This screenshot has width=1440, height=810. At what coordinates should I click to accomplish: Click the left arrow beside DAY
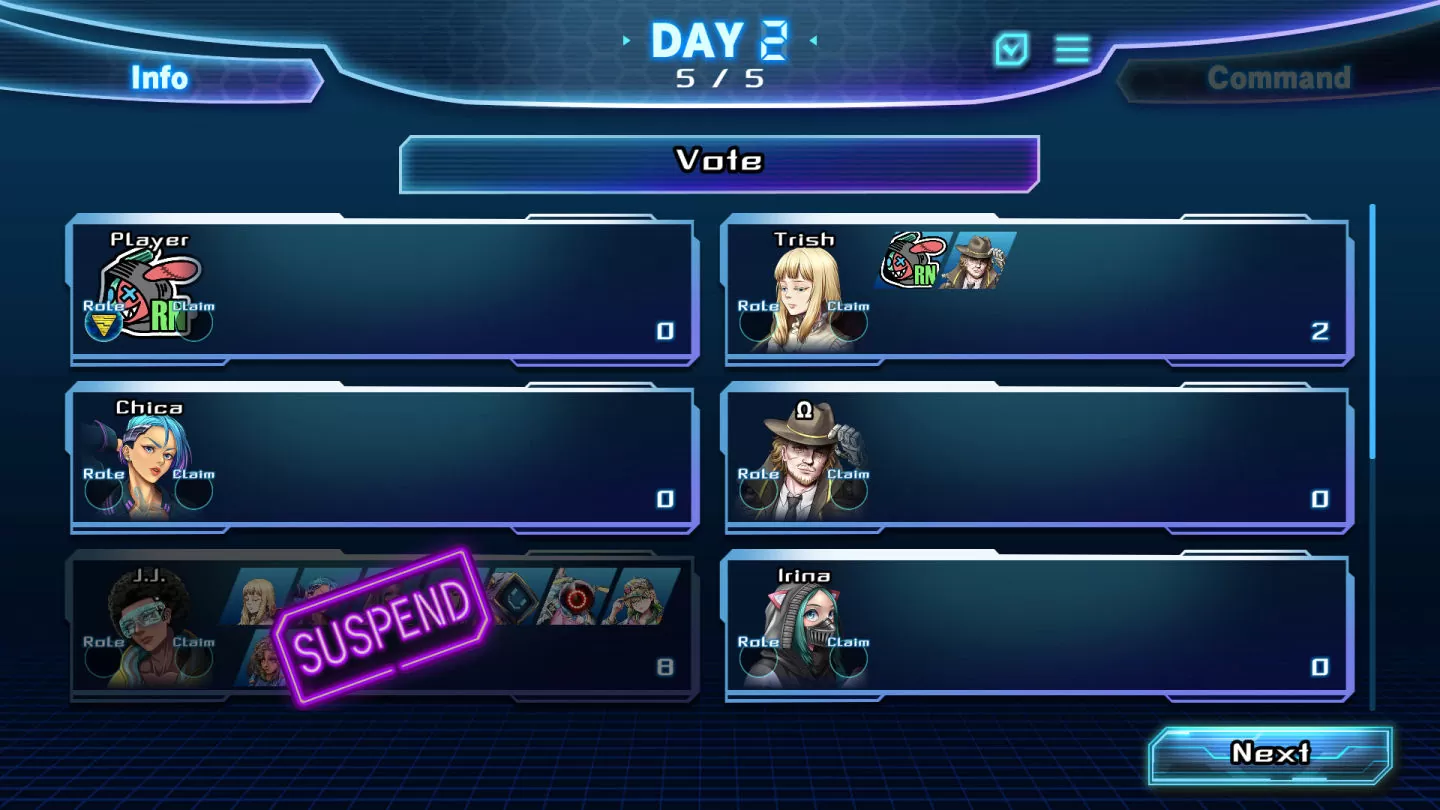point(627,41)
